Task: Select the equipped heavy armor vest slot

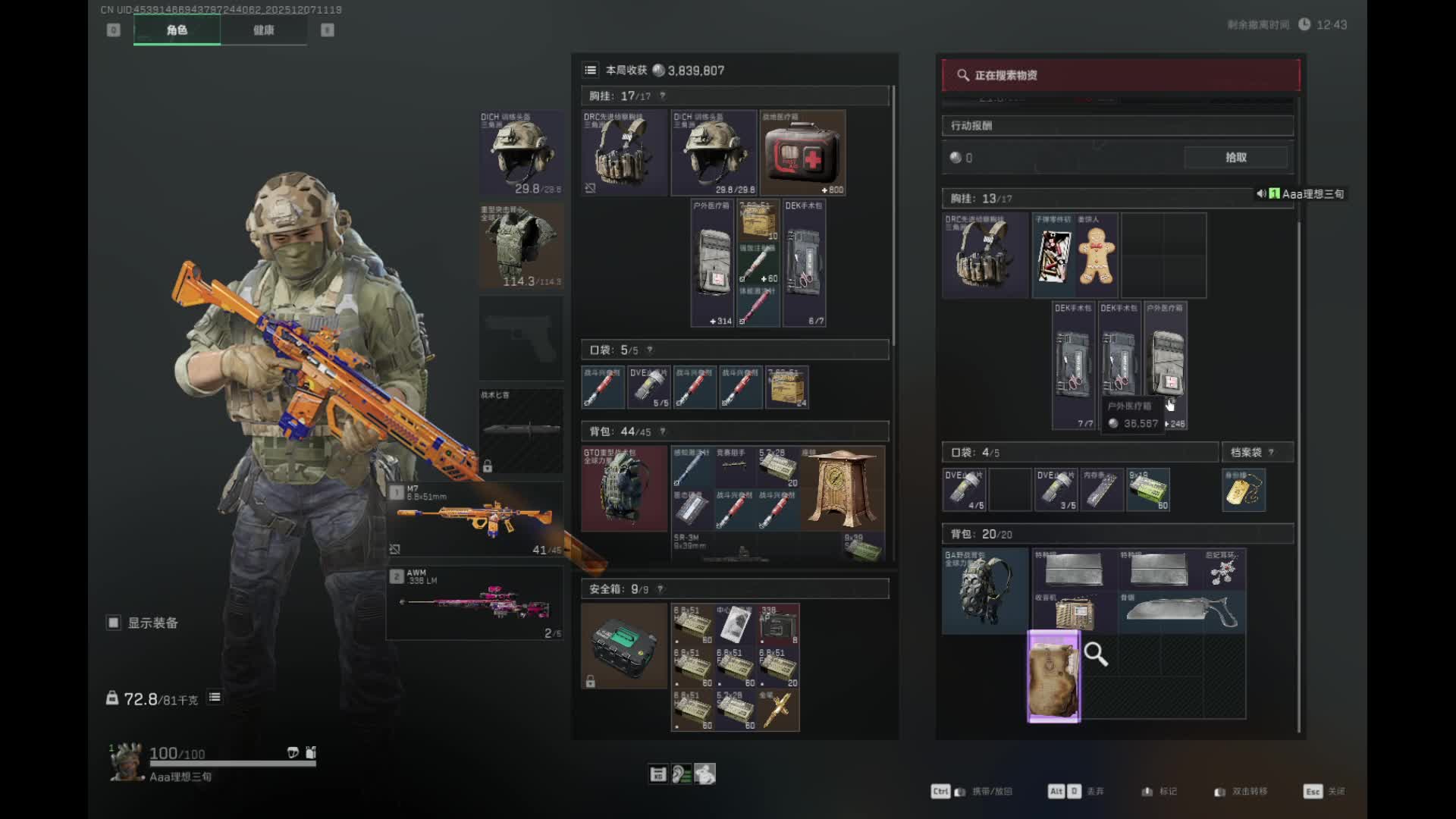Action: tap(521, 246)
